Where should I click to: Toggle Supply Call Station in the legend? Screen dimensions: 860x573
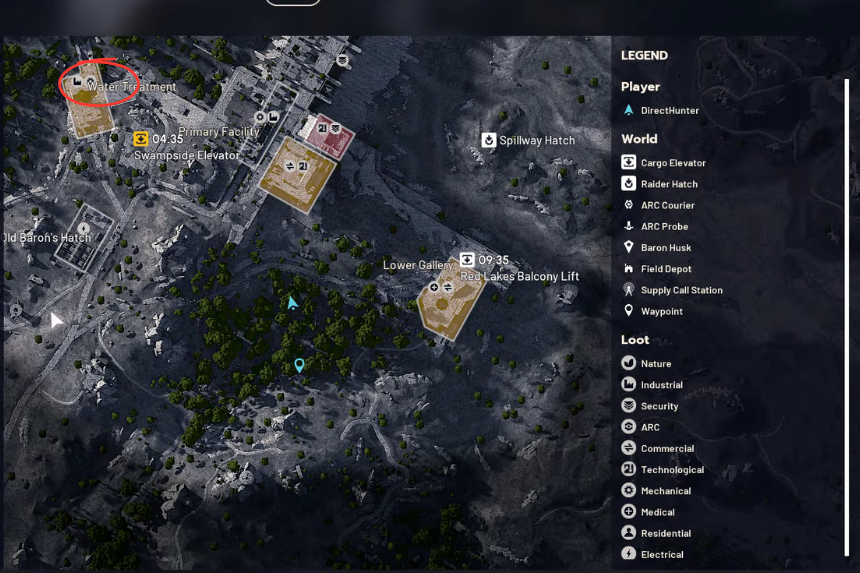pos(681,290)
